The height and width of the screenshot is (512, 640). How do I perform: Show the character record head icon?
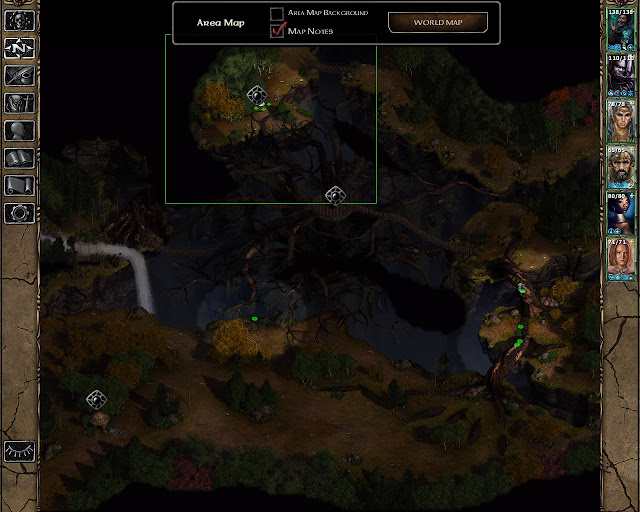(x=20, y=130)
